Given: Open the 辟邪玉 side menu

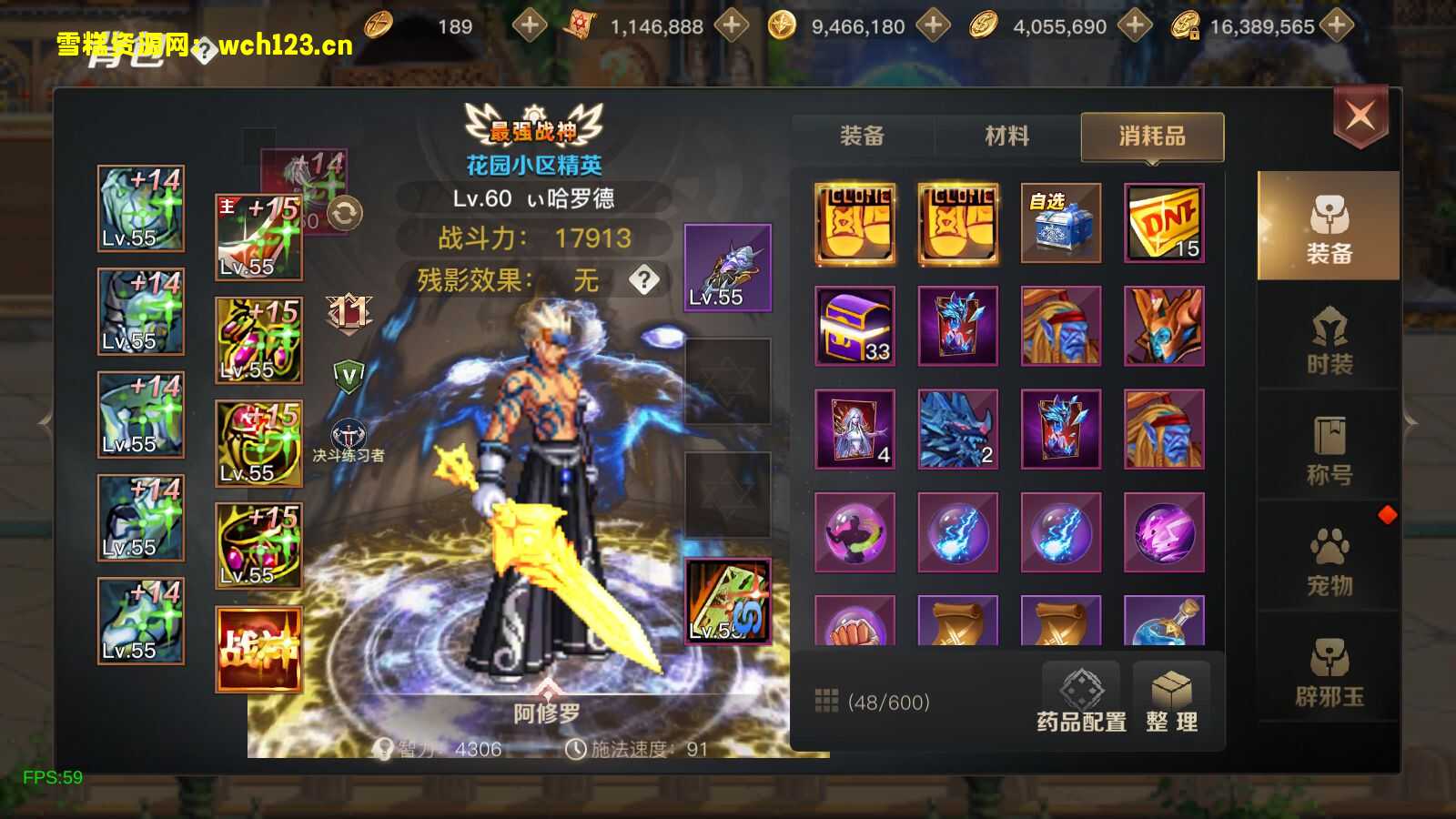Looking at the screenshot, I should [x=1329, y=673].
